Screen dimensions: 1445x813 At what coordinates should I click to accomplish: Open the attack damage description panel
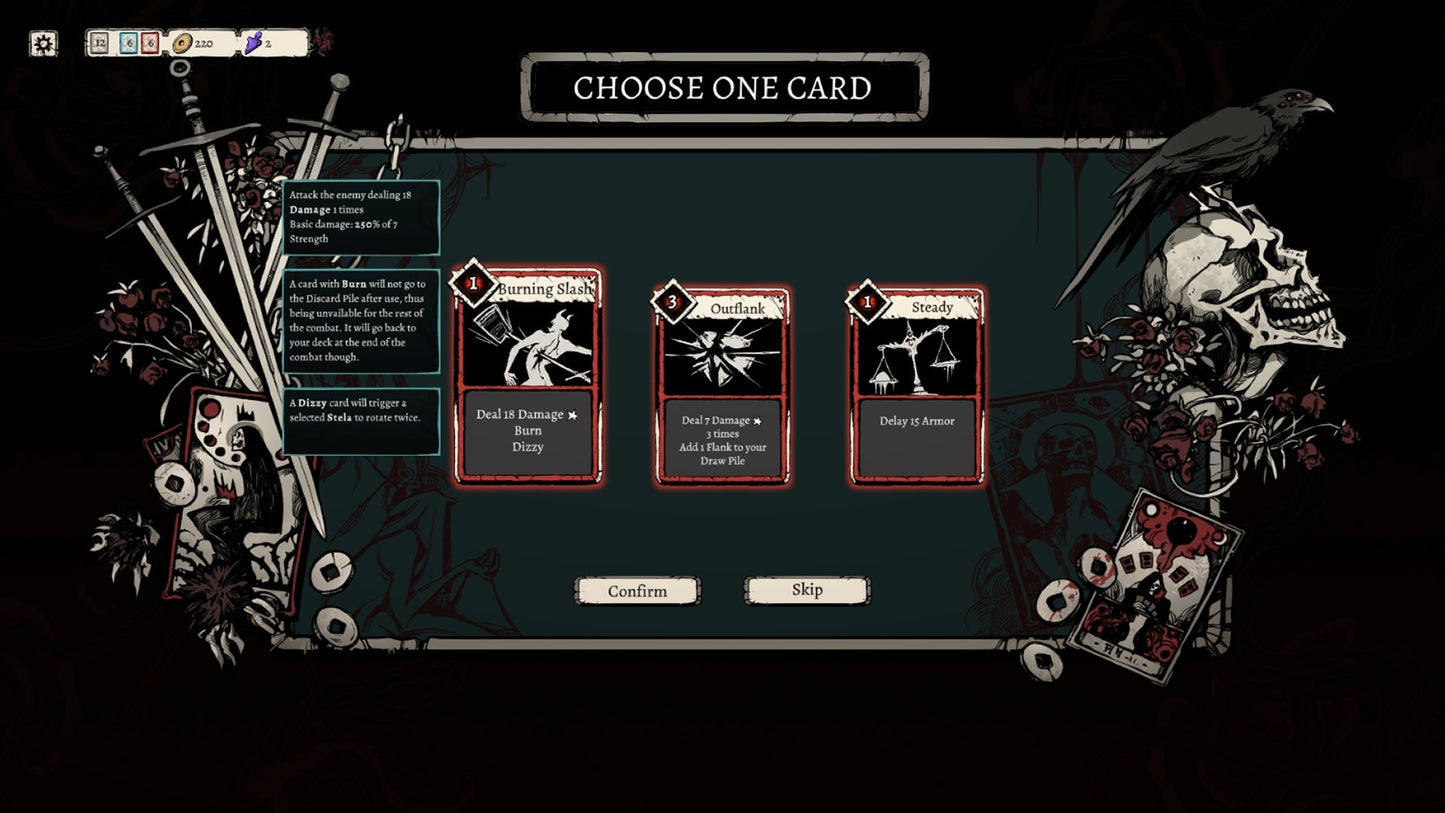tap(361, 216)
